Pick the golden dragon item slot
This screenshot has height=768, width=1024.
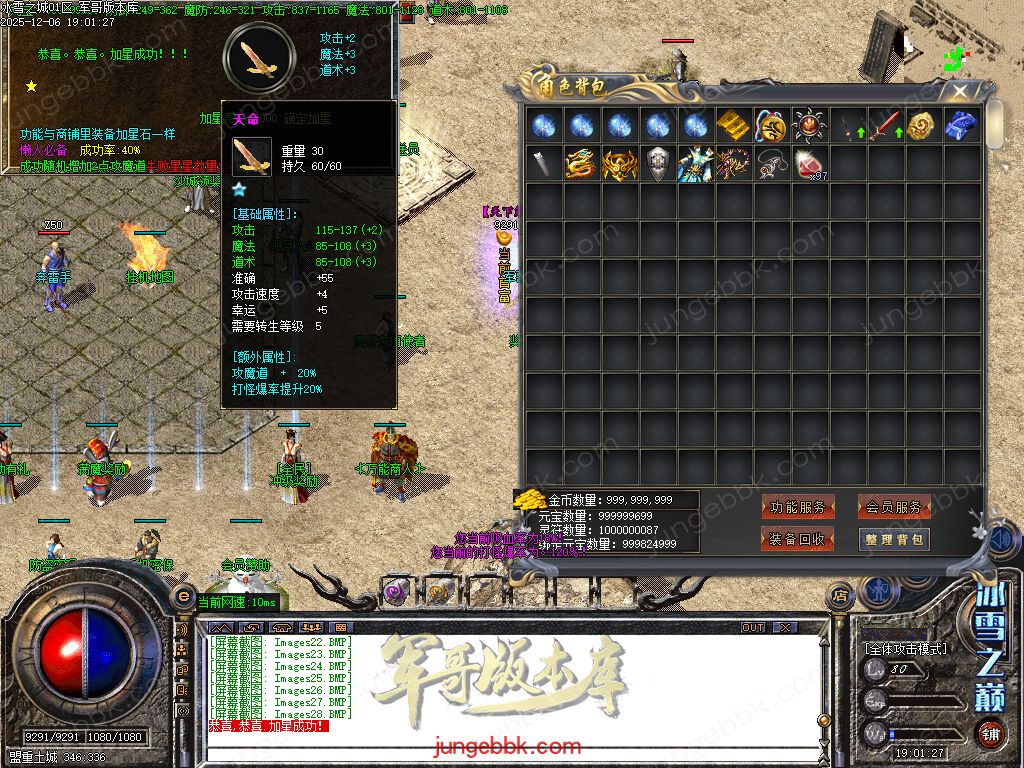(581, 164)
